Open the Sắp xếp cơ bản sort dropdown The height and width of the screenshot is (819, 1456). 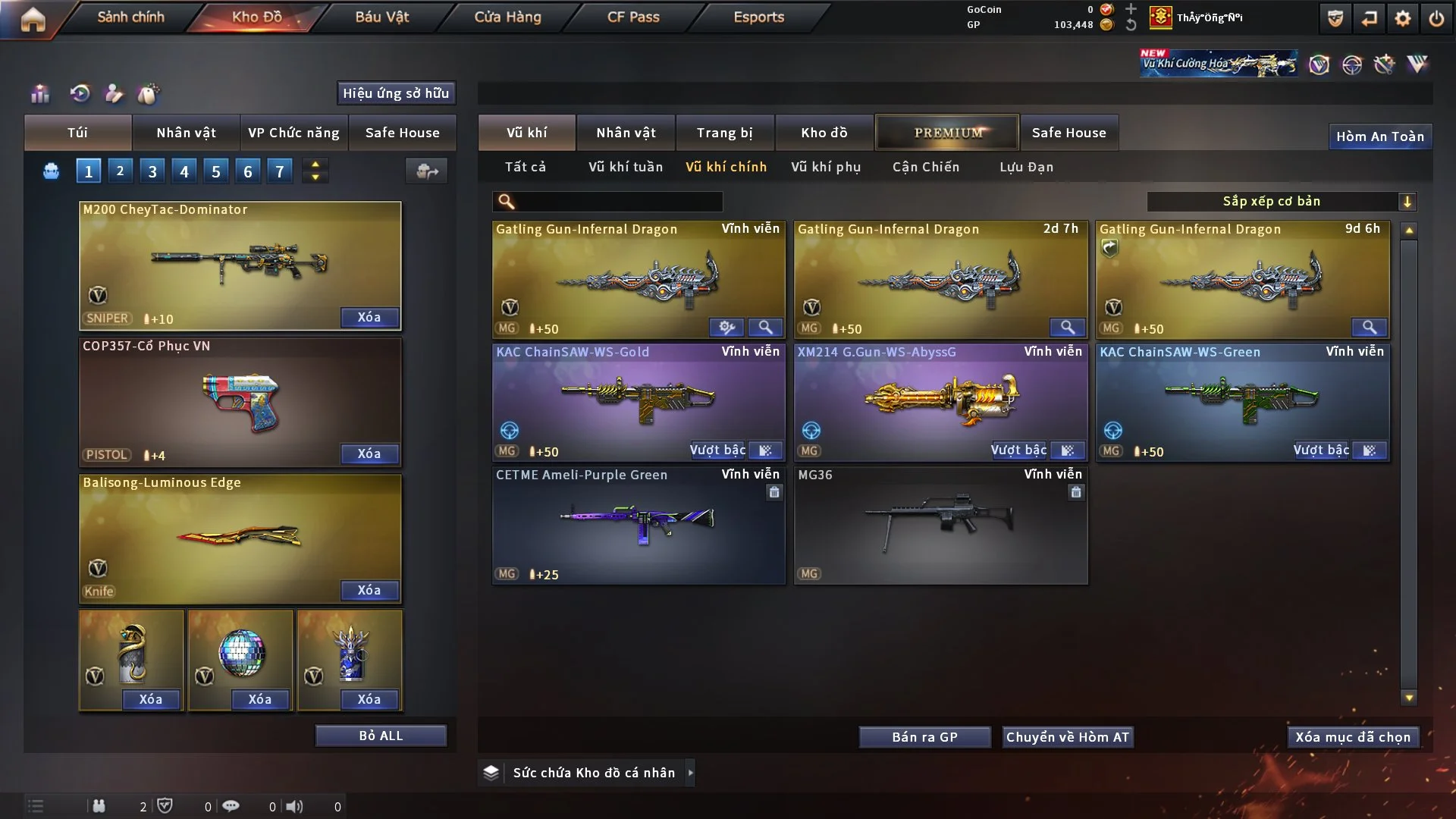coord(1281,202)
